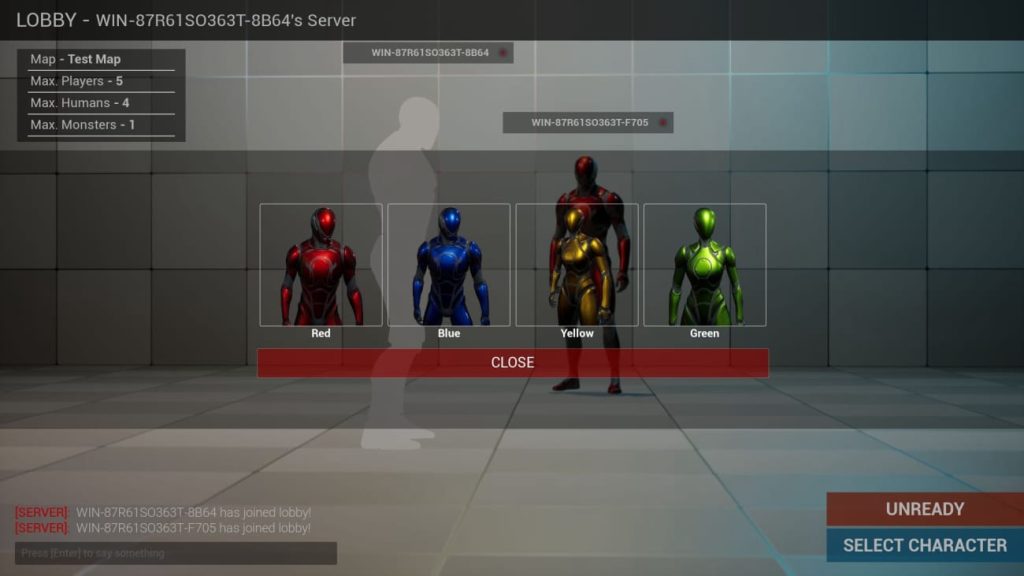Focus the chat input box
This screenshot has width=1024, height=576.
(x=176, y=553)
